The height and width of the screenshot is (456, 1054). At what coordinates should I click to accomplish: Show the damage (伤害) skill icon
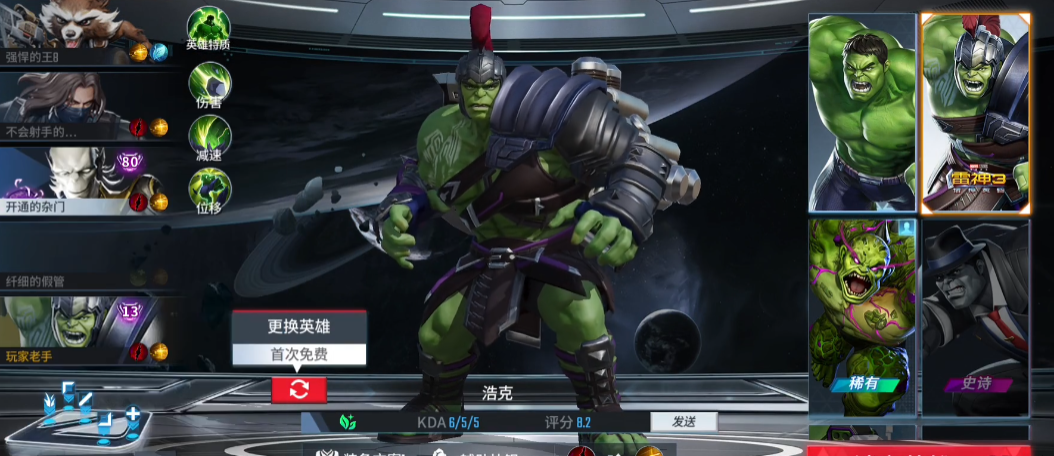pos(210,84)
